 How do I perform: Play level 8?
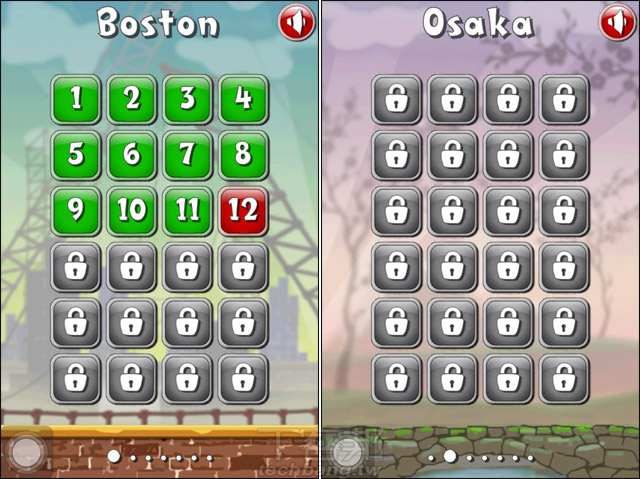click(244, 155)
